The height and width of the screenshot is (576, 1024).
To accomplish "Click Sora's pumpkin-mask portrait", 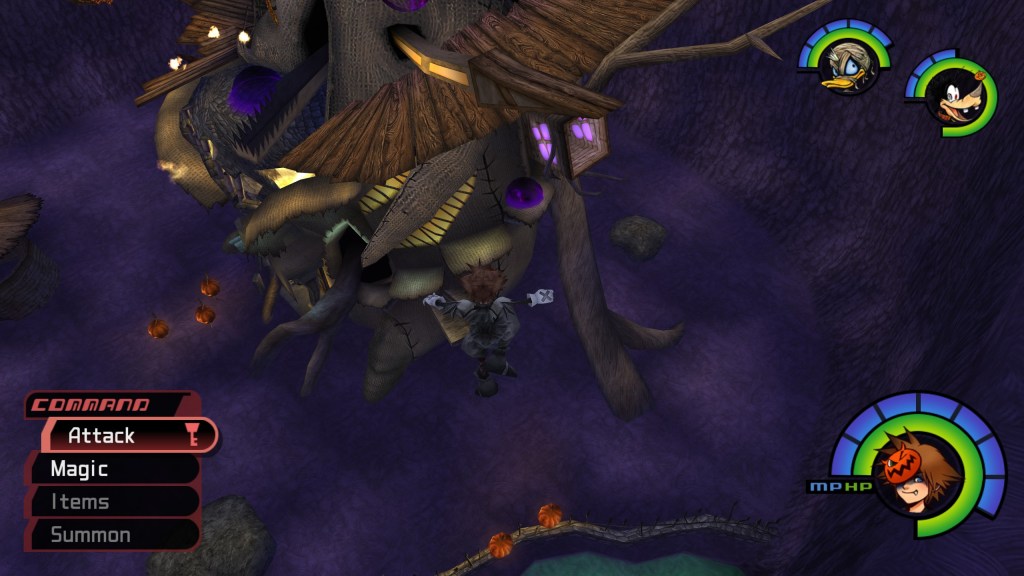I will click(913, 473).
